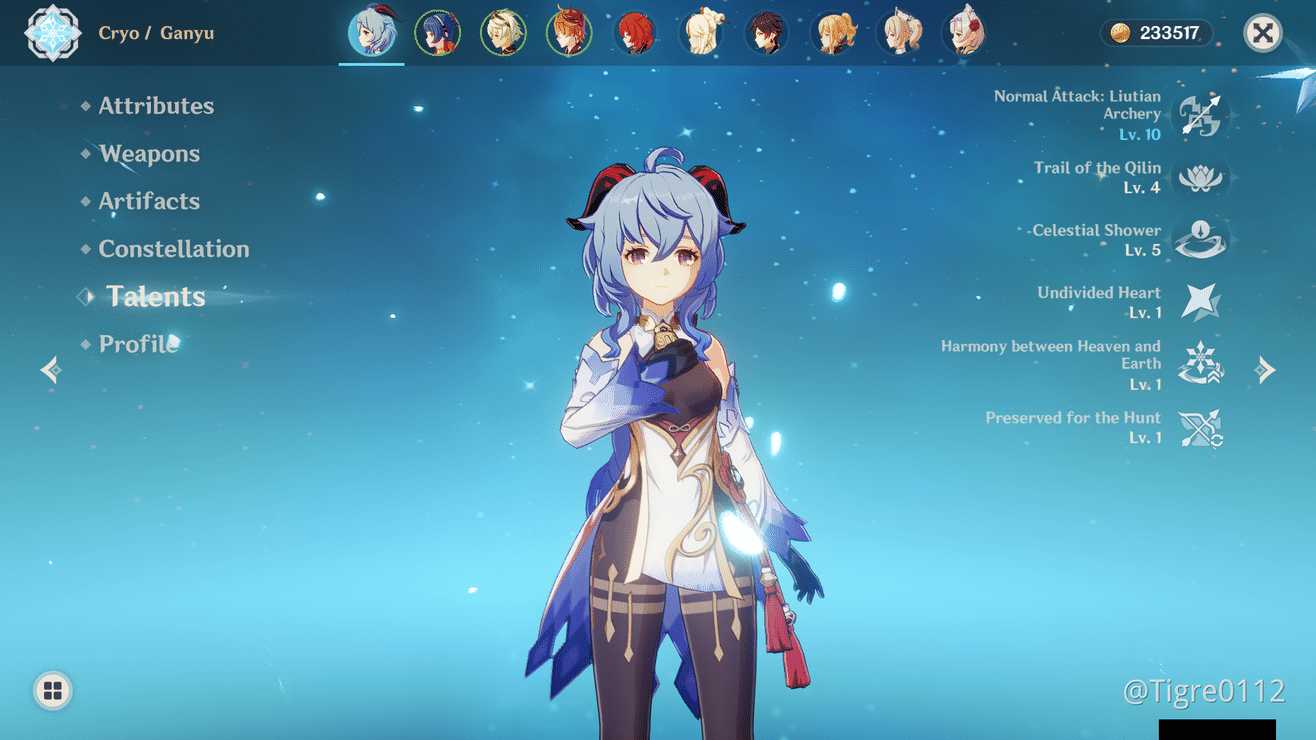
Task: Select the Undivided Heart passive talent
Action: pos(1200,302)
